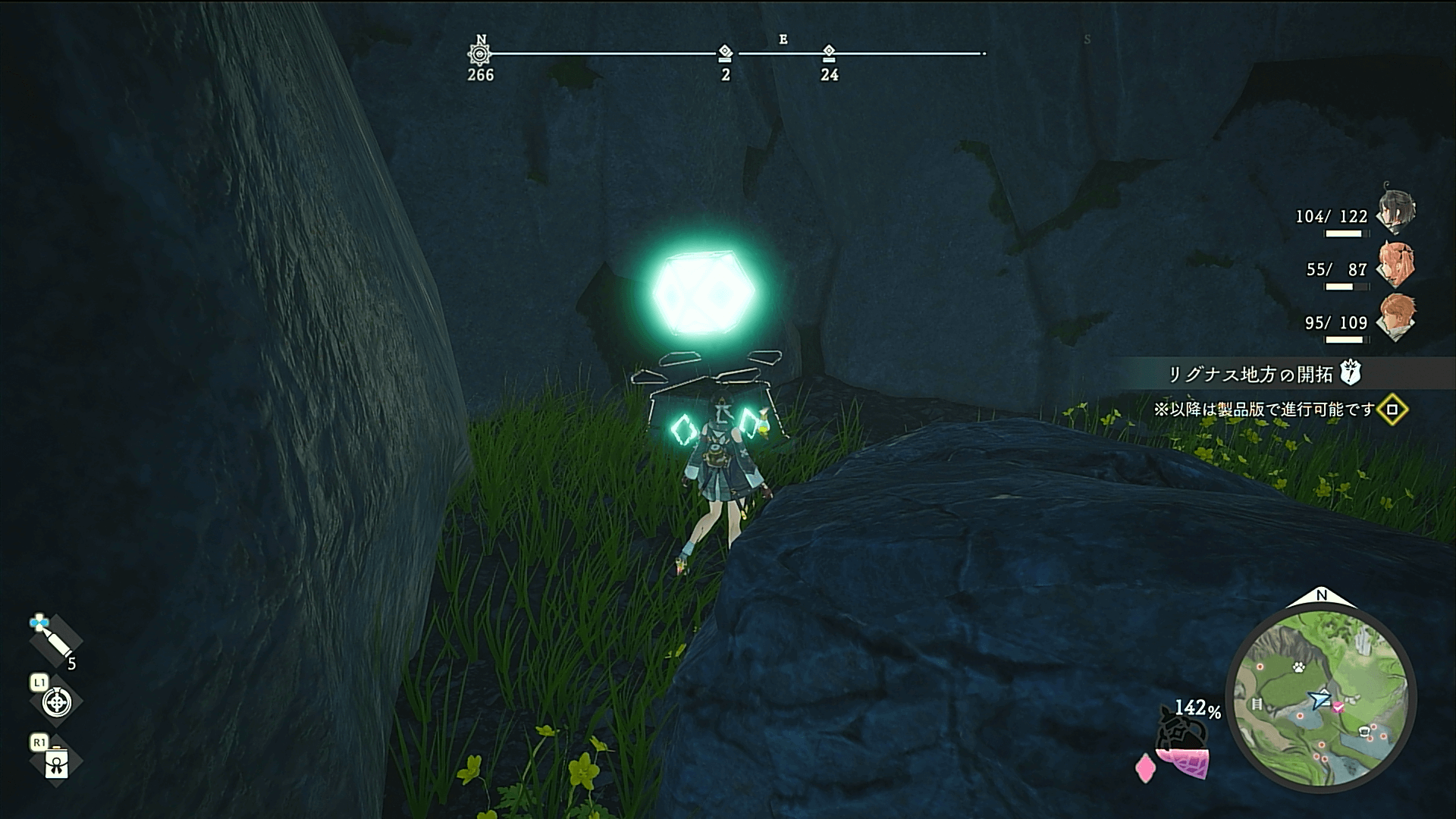This screenshot has width=1456, height=819.
Task: Choose the pink-haired party member portrait
Action: point(1396,264)
